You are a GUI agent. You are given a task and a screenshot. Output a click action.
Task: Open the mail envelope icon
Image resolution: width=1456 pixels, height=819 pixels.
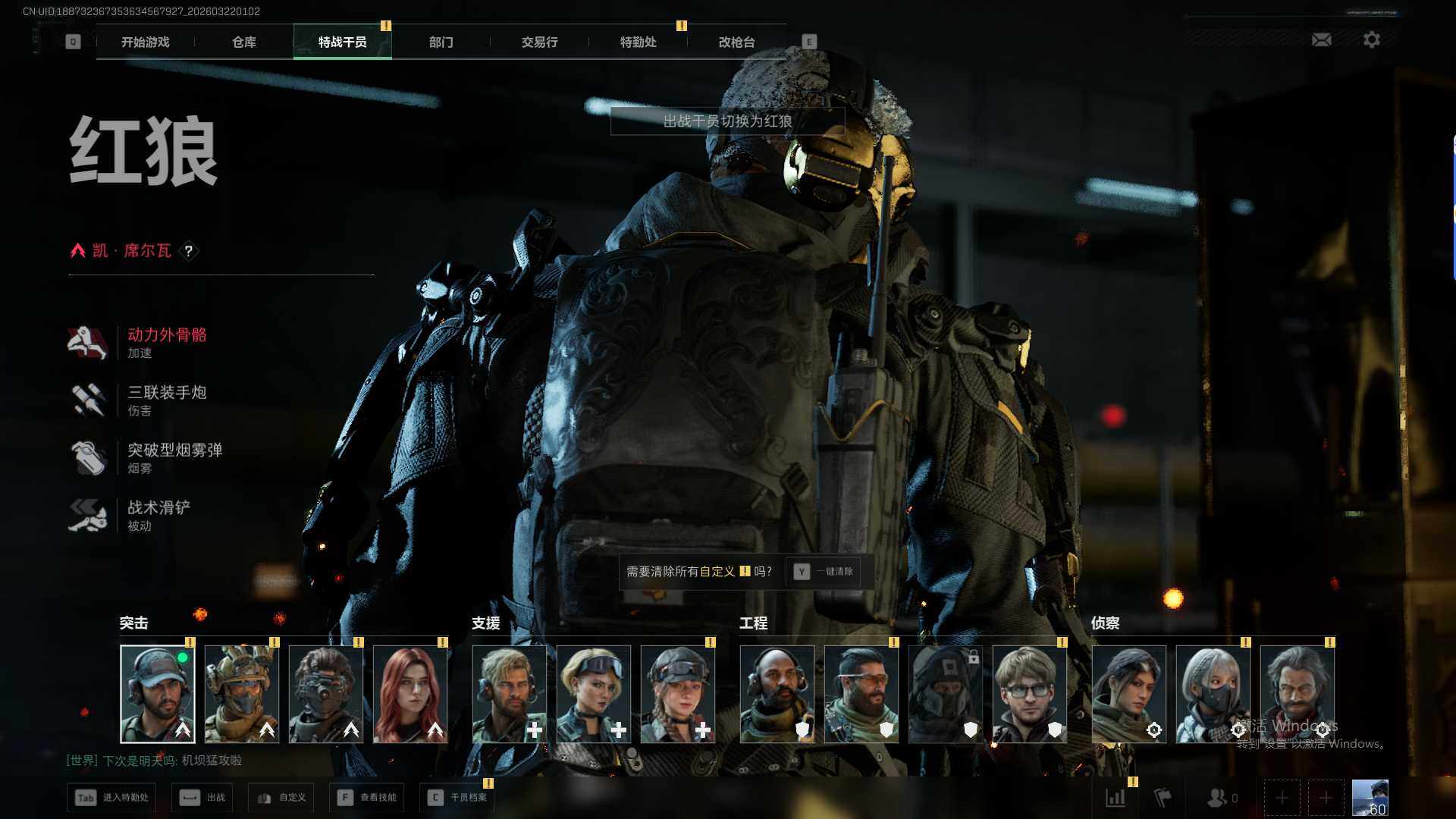pyautogui.click(x=1321, y=39)
